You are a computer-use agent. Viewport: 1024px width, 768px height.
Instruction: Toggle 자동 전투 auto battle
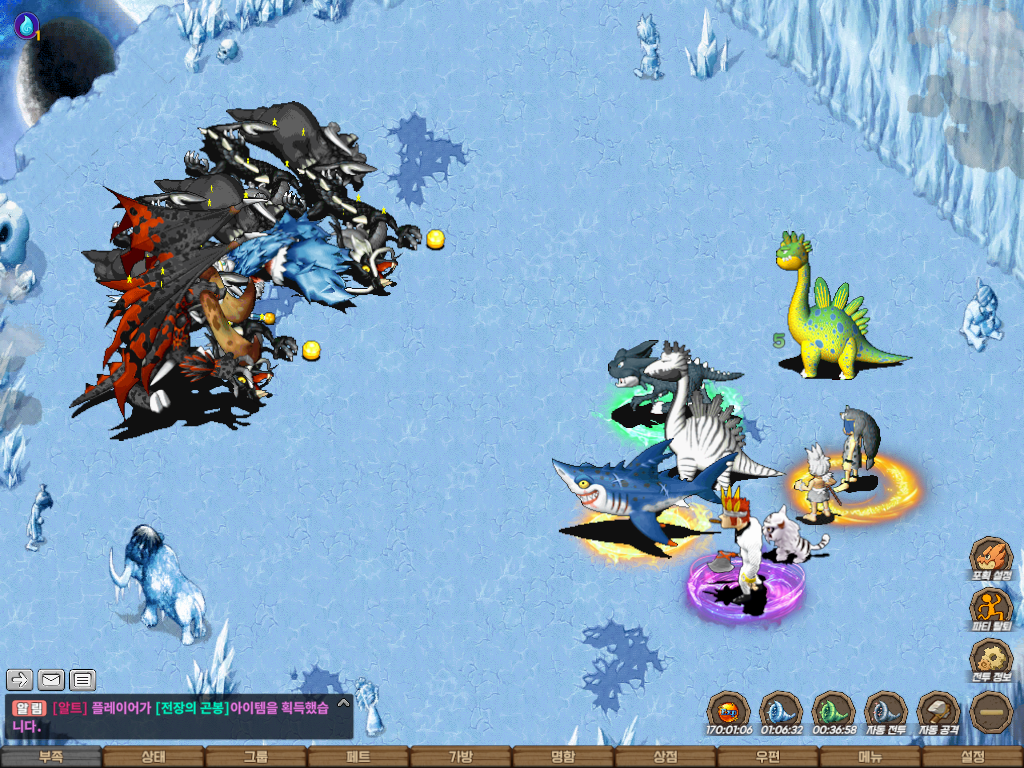pyautogui.click(x=885, y=713)
